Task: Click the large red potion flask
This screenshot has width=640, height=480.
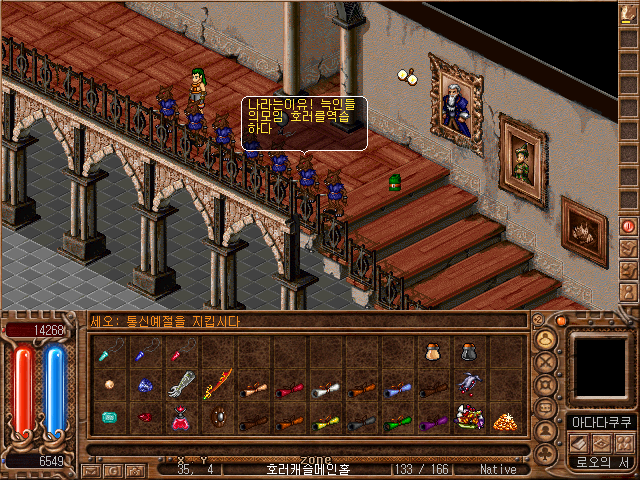Action: tap(181, 419)
